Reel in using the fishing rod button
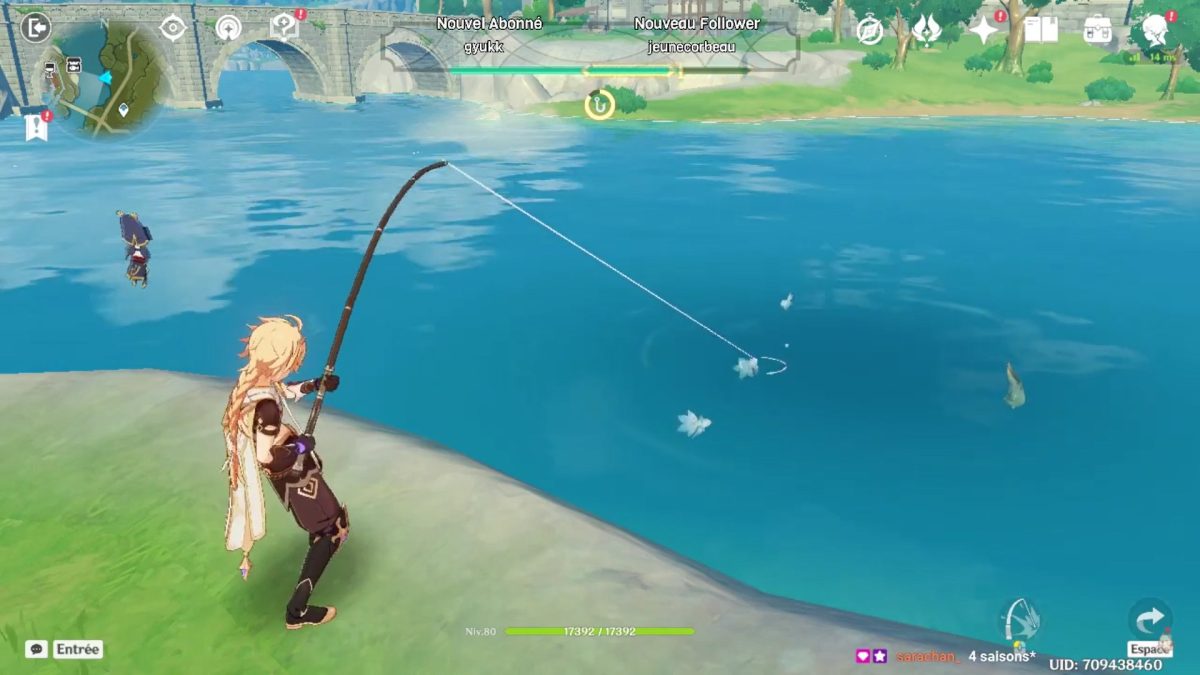Viewport: 1200px width, 675px height. [x=1021, y=622]
